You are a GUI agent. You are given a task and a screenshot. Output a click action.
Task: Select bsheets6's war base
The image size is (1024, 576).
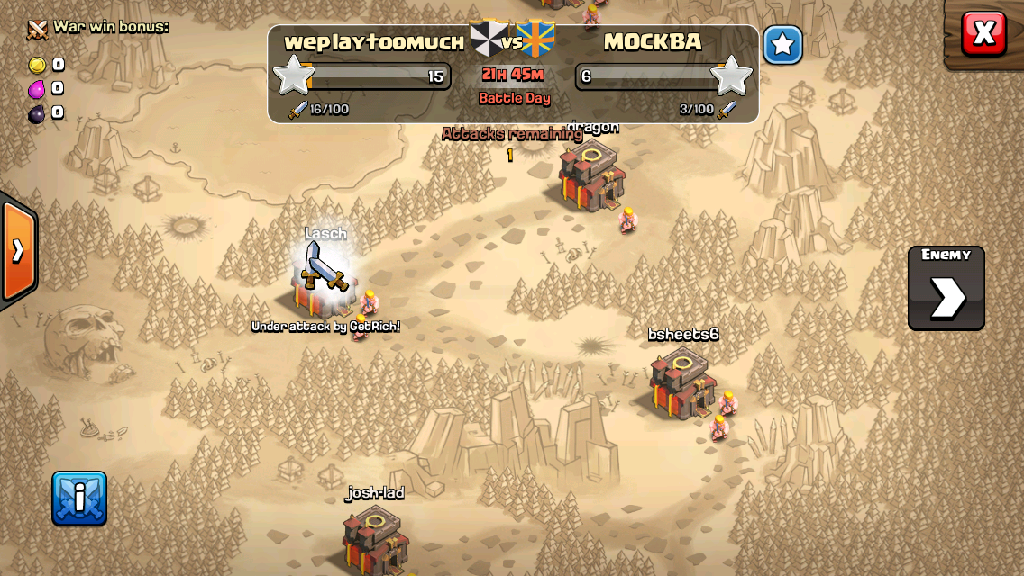coord(683,381)
